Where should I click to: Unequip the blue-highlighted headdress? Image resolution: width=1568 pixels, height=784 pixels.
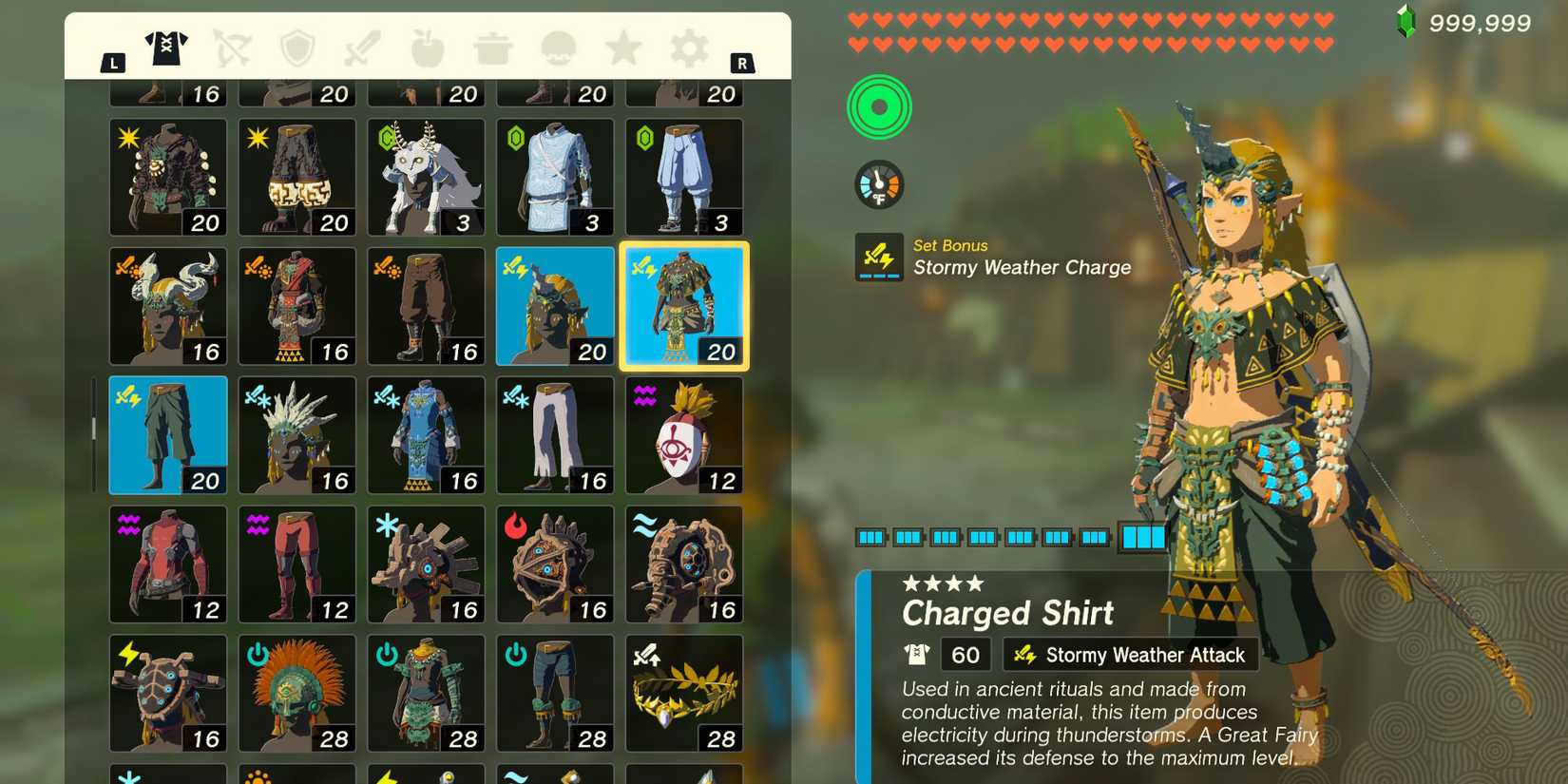click(556, 306)
